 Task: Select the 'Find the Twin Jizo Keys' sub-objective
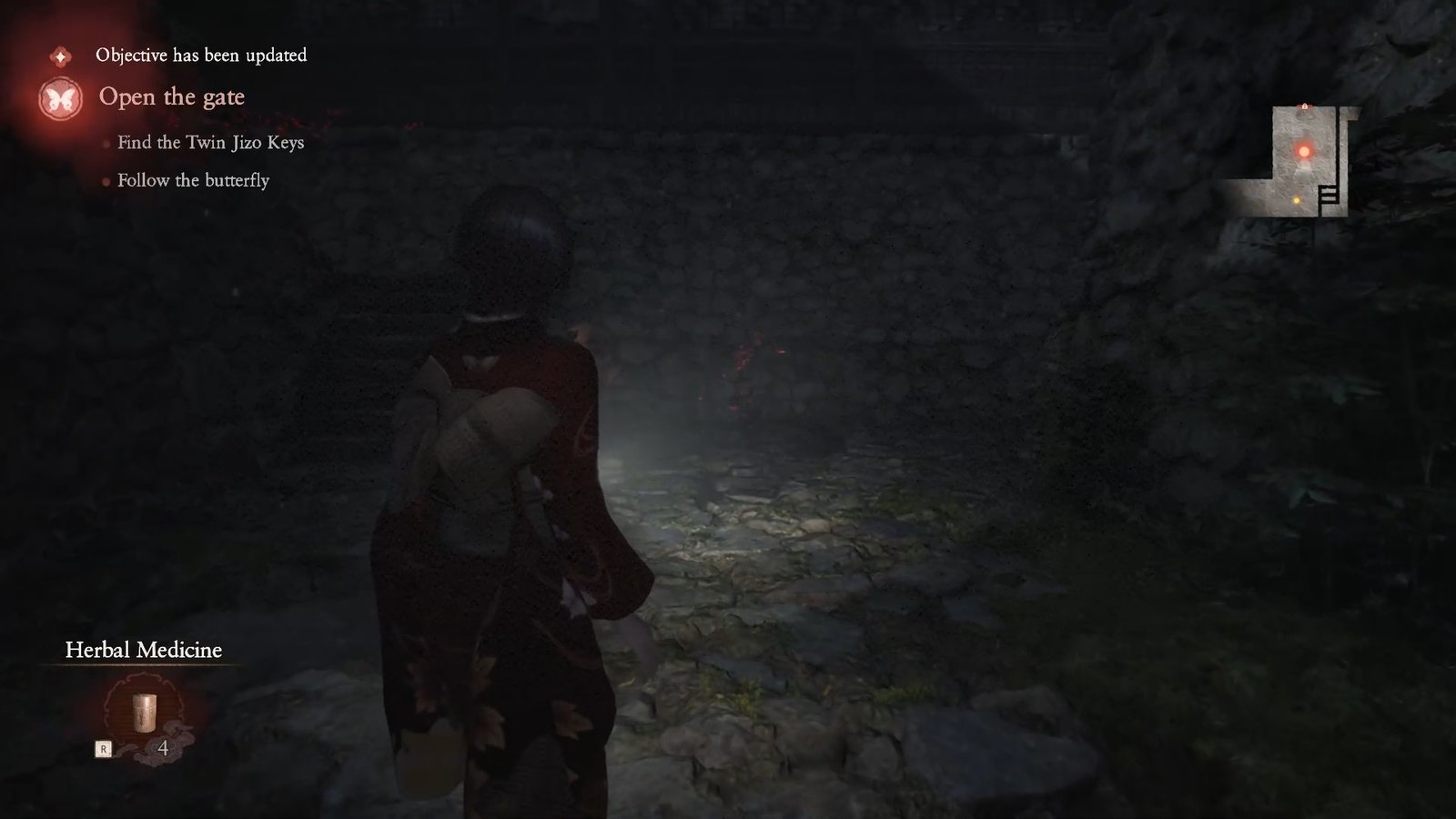click(209, 142)
